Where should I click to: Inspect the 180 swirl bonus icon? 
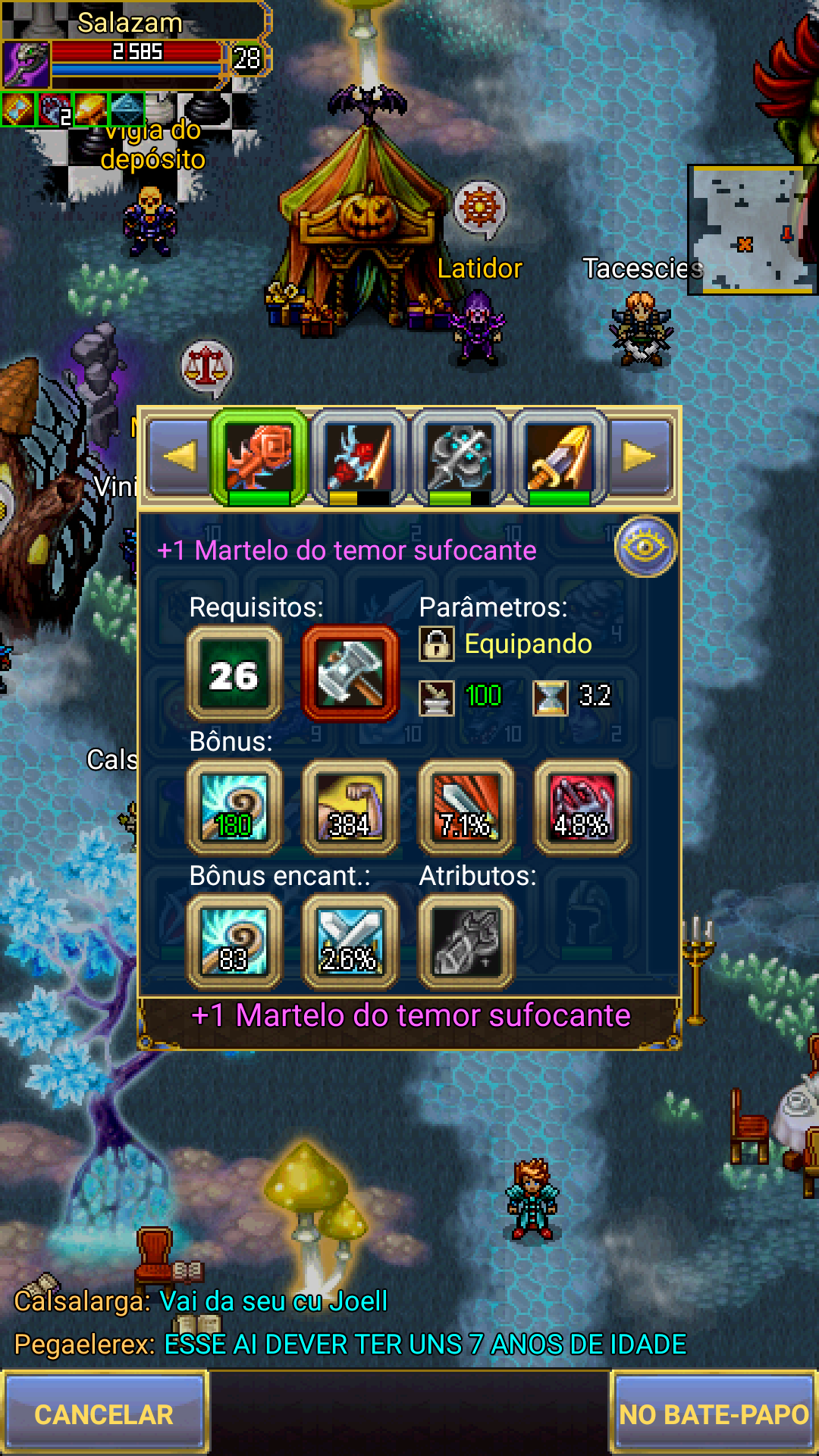(234, 808)
